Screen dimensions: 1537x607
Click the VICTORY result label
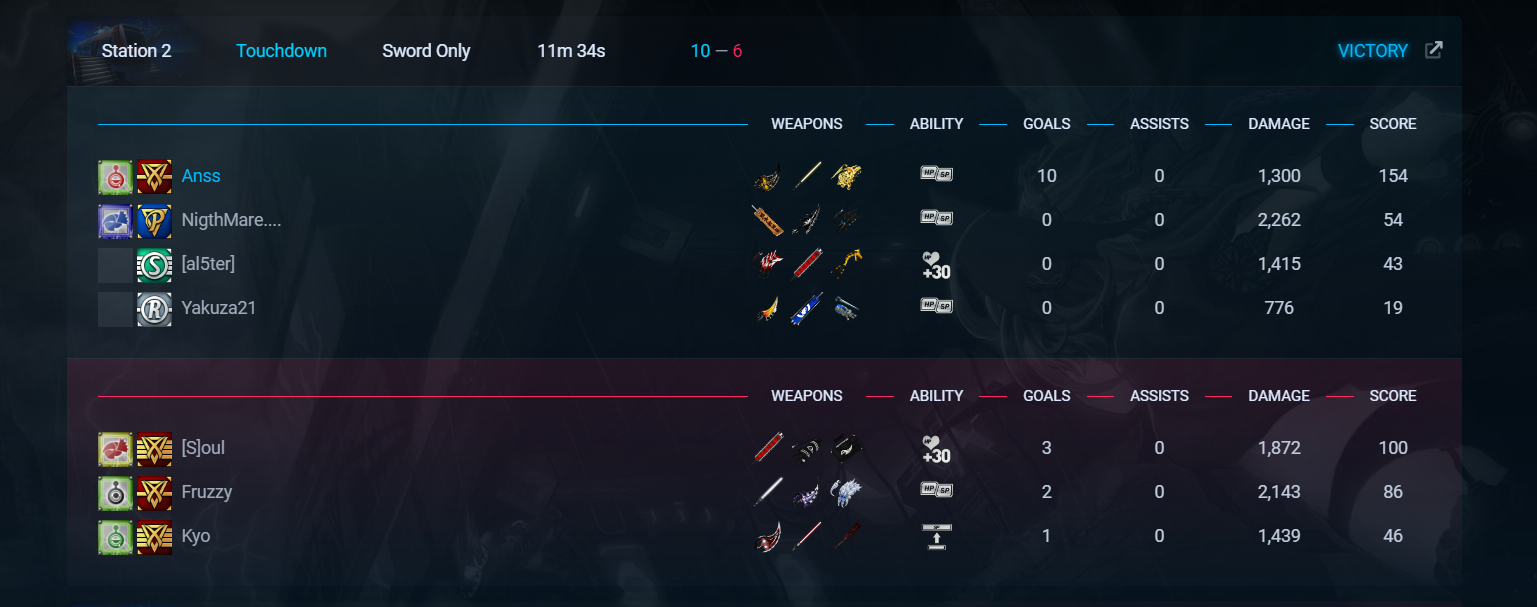1372,51
